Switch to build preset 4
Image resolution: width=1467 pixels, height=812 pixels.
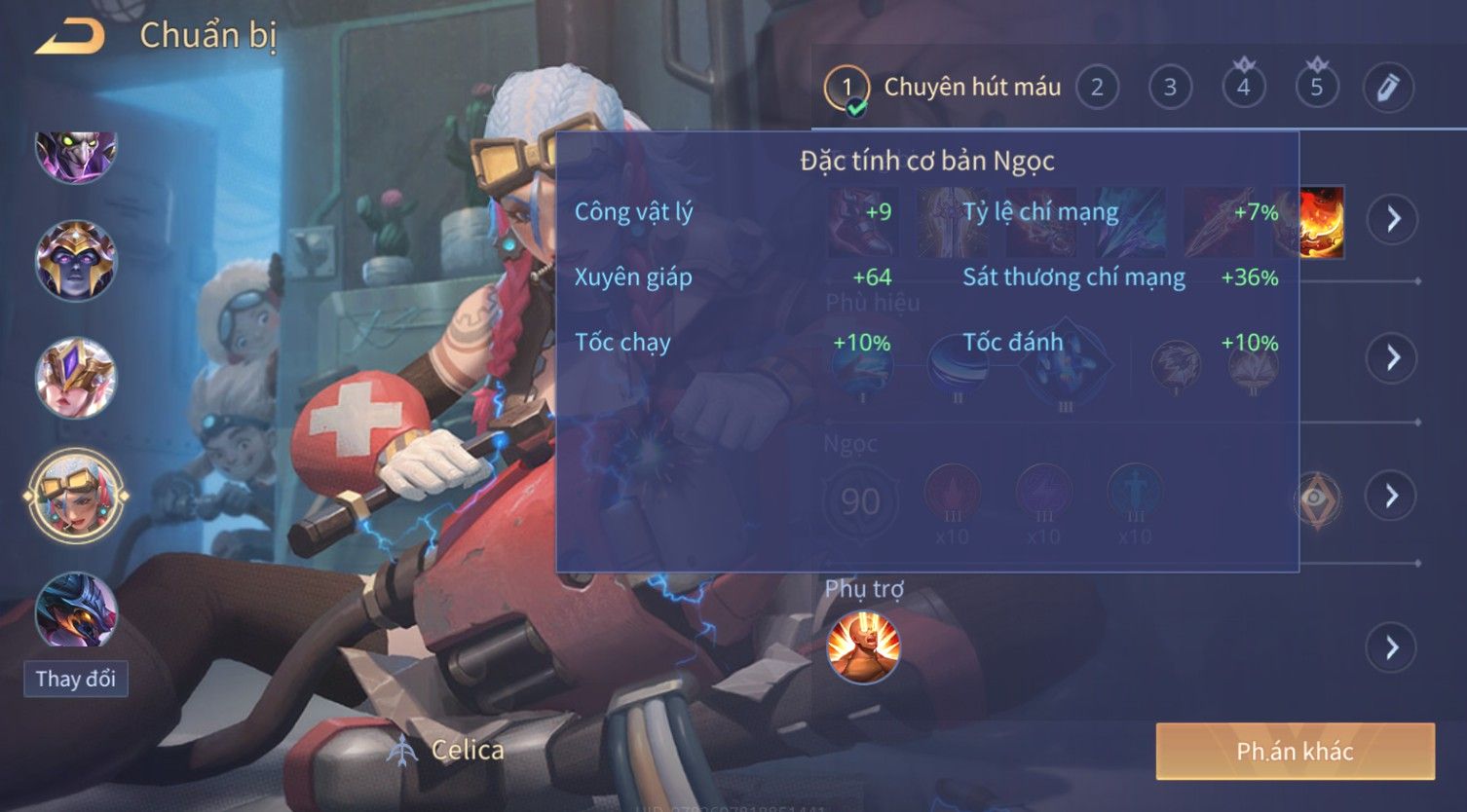coord(1243,88)
